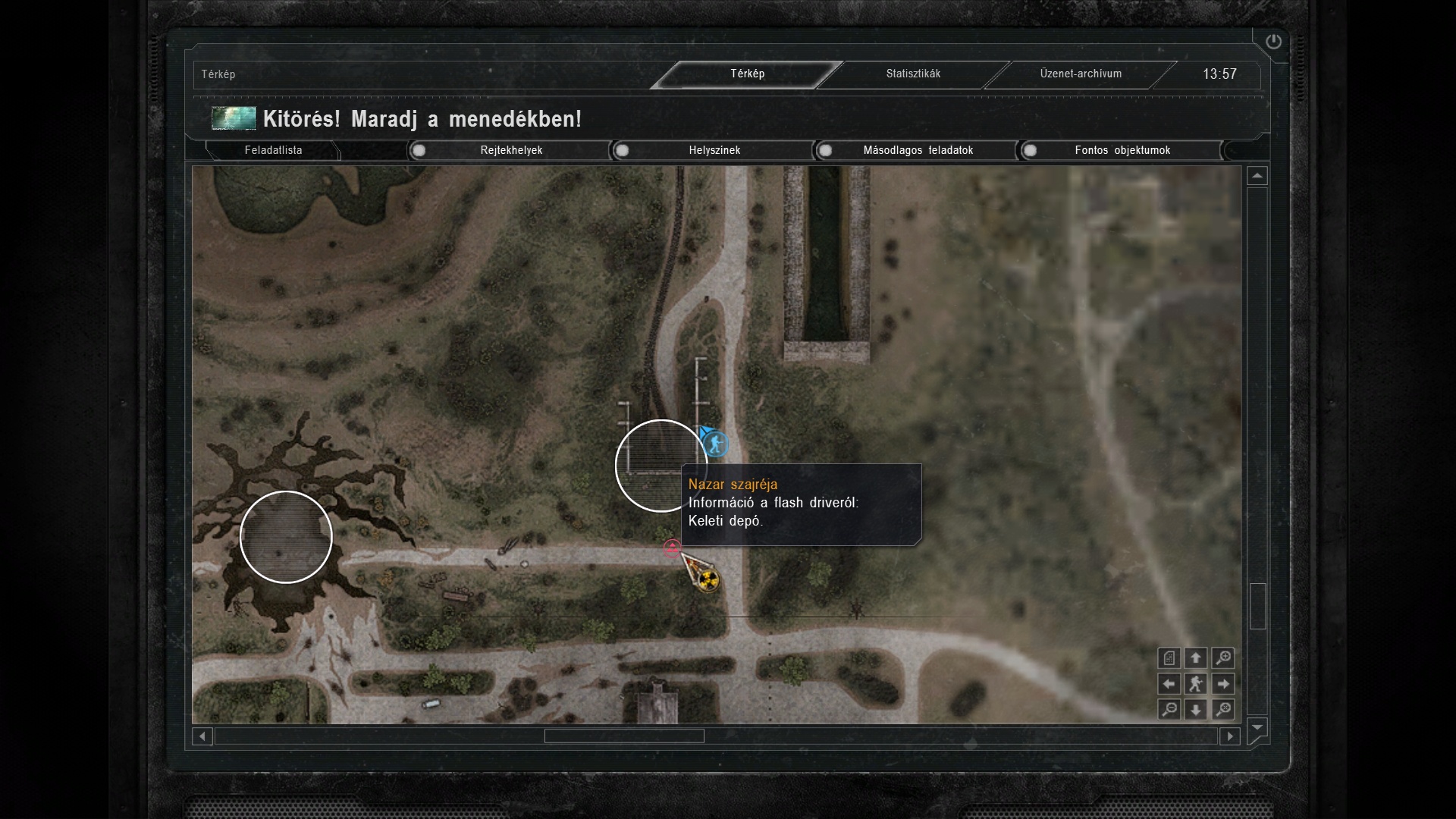Select the Térkép tab
The width and height of the screenshot is (1456, 819).
click(747, 74)
